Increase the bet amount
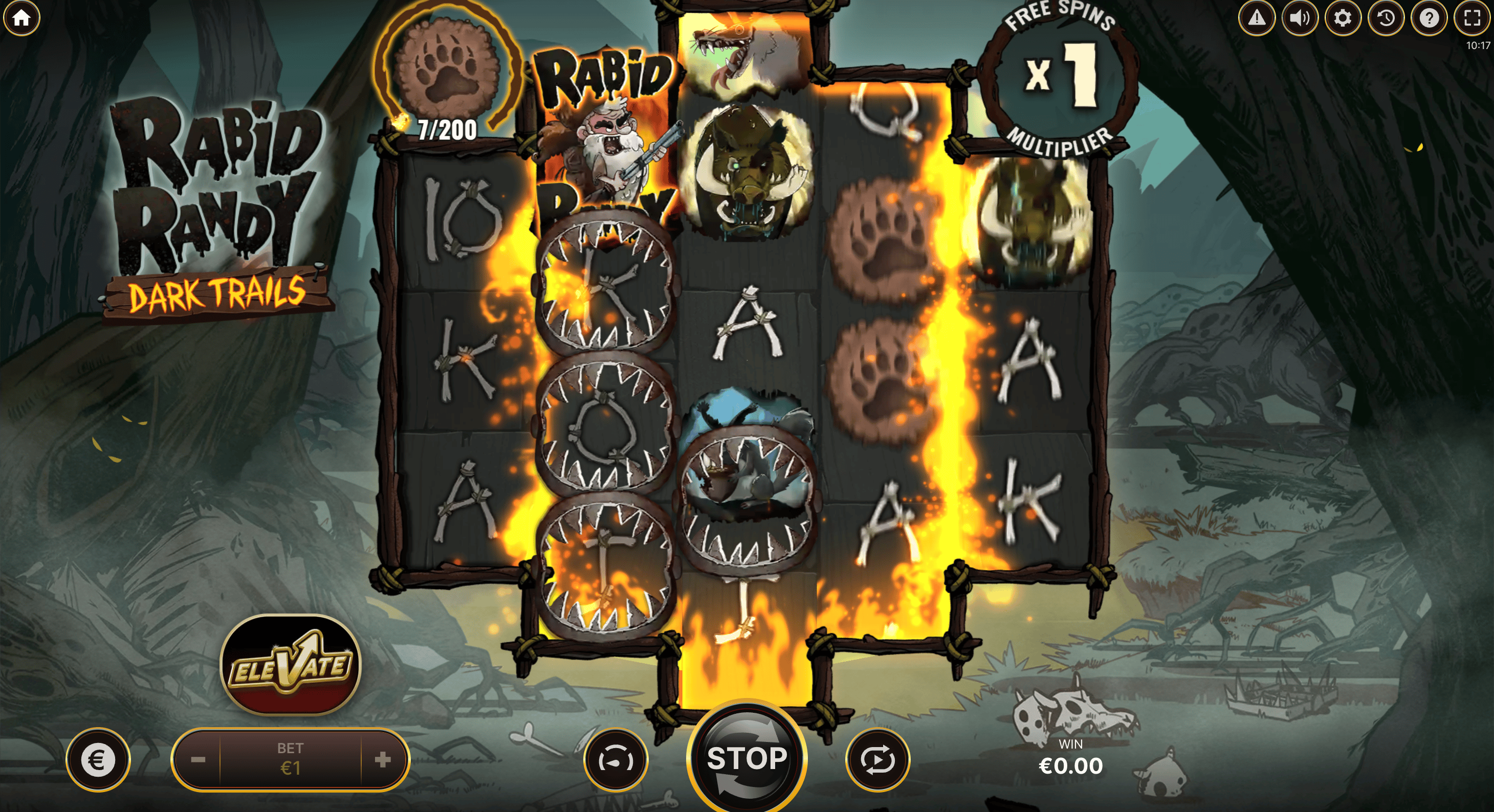This screenshot has height=812, width=1494. [383, 759]
